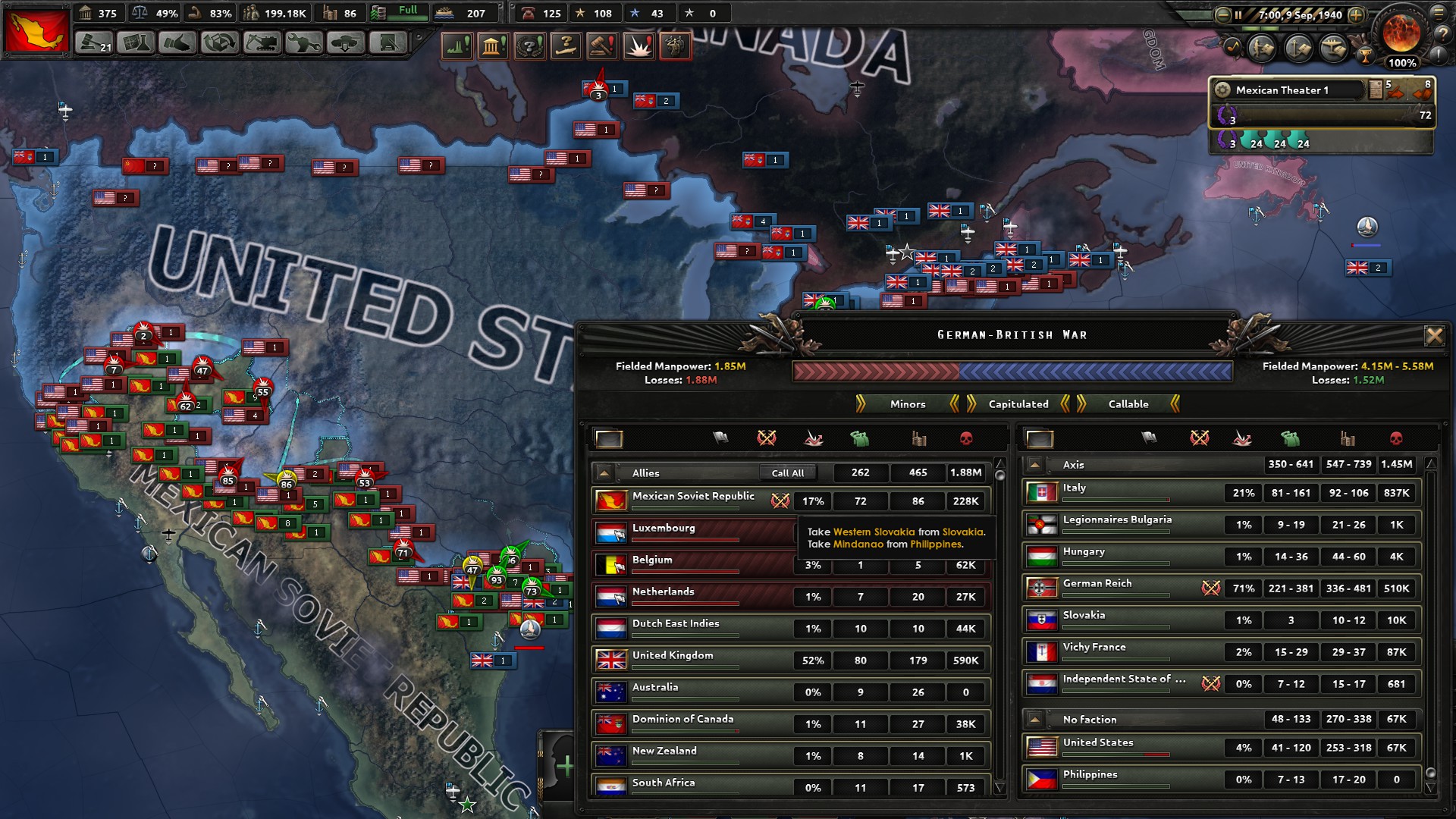Open the Trade tab with the recycle icon
The width and height of the screenshot is (1456, 819).
point(219,43)
